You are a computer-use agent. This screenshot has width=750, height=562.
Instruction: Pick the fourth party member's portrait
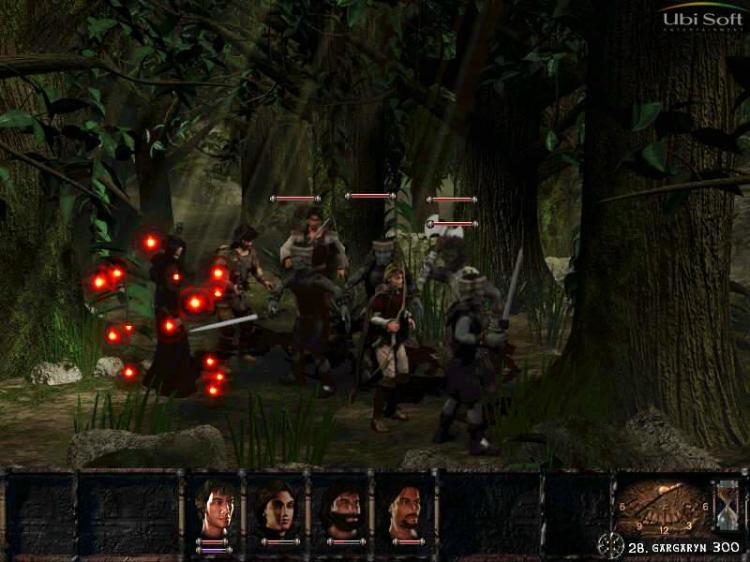click(405, 508)
